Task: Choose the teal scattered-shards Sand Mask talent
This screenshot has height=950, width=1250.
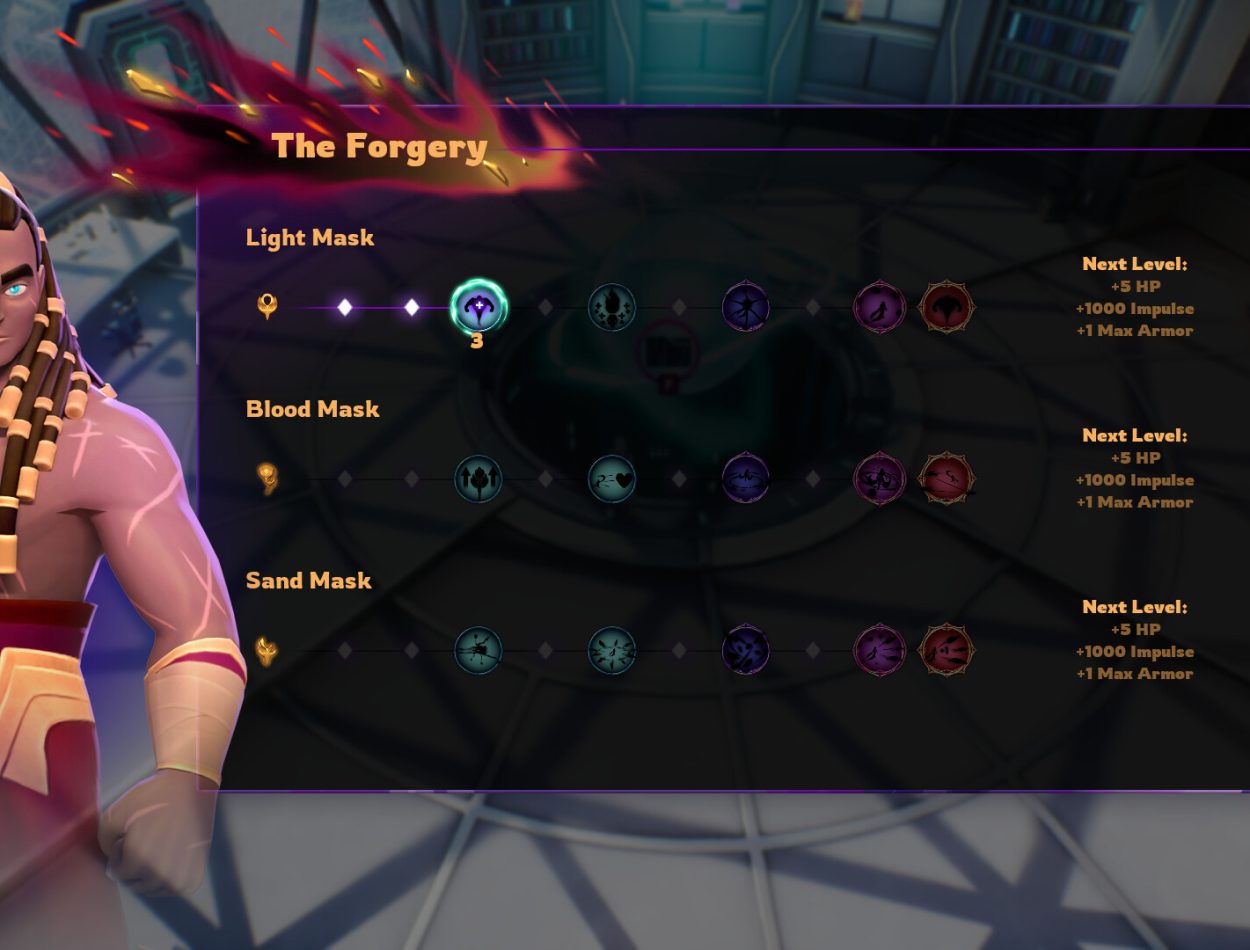Action: (612, 651)
